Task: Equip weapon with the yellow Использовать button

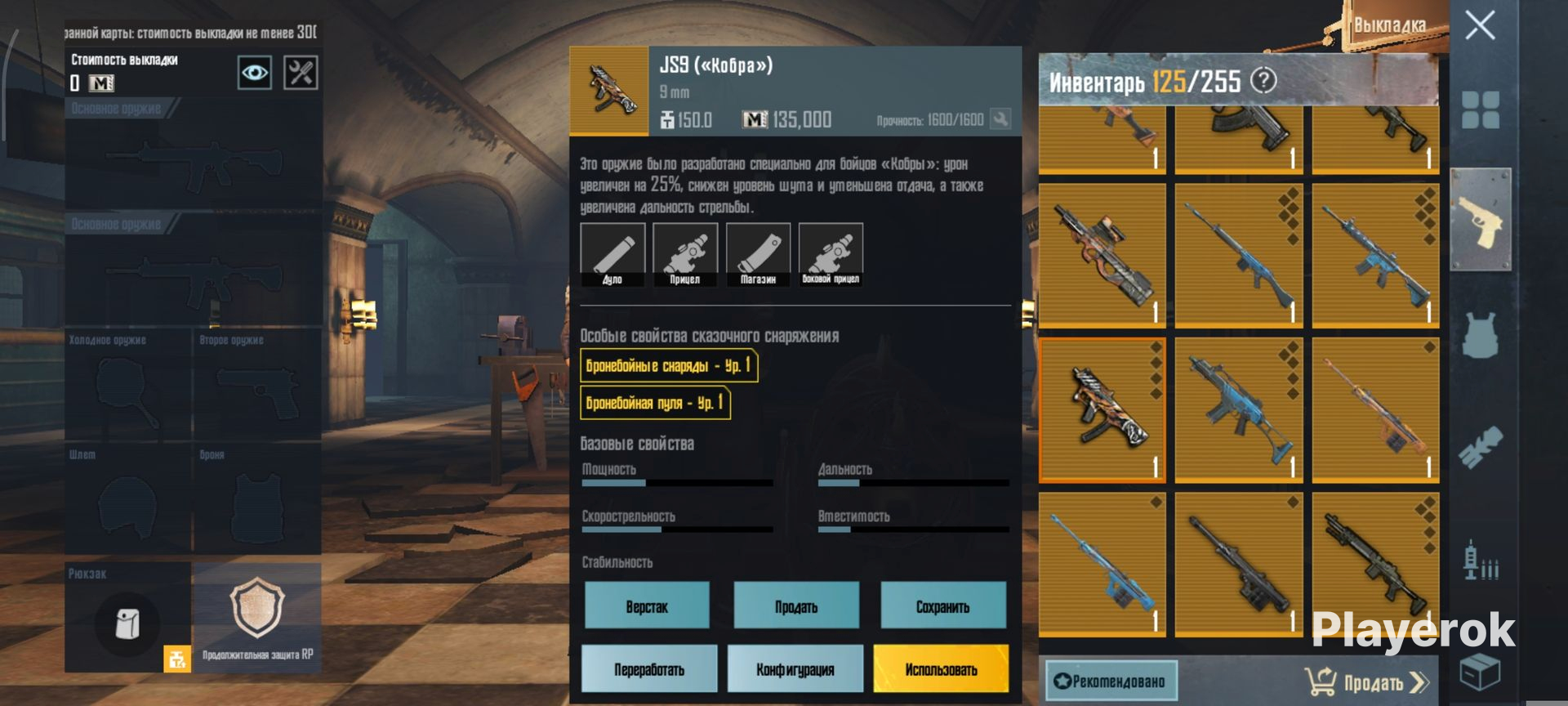Action: coord(941,669)
